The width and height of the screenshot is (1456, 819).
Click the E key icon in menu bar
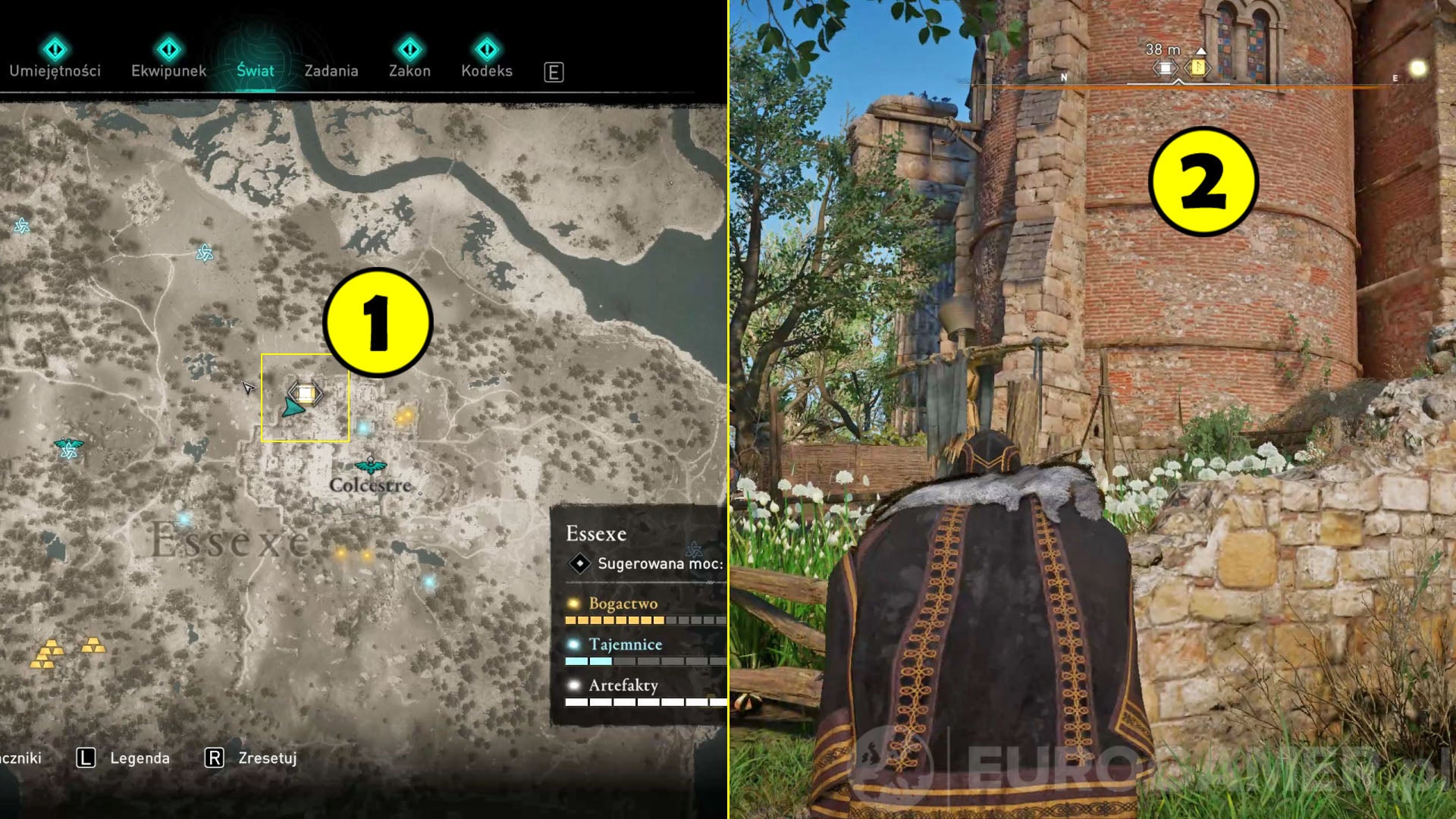click(556, 72)
